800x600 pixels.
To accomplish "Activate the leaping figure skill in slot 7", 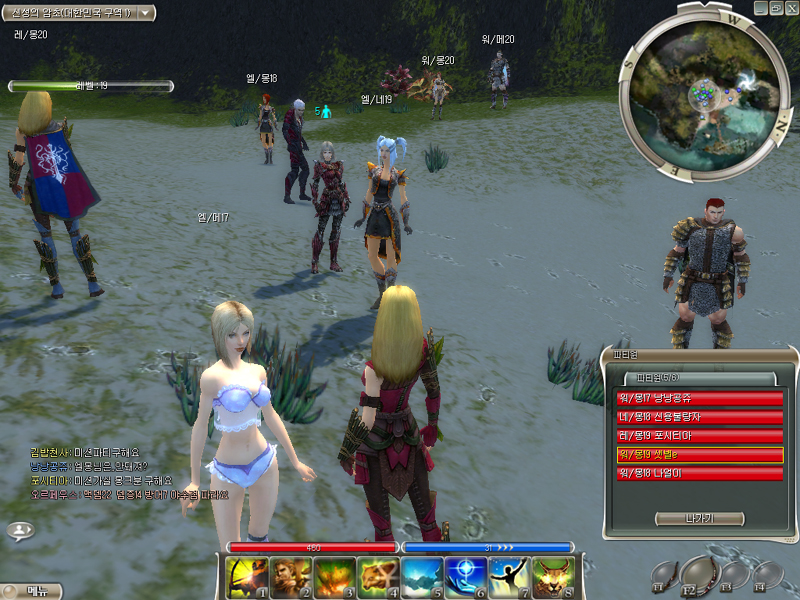I will point(510,578).
